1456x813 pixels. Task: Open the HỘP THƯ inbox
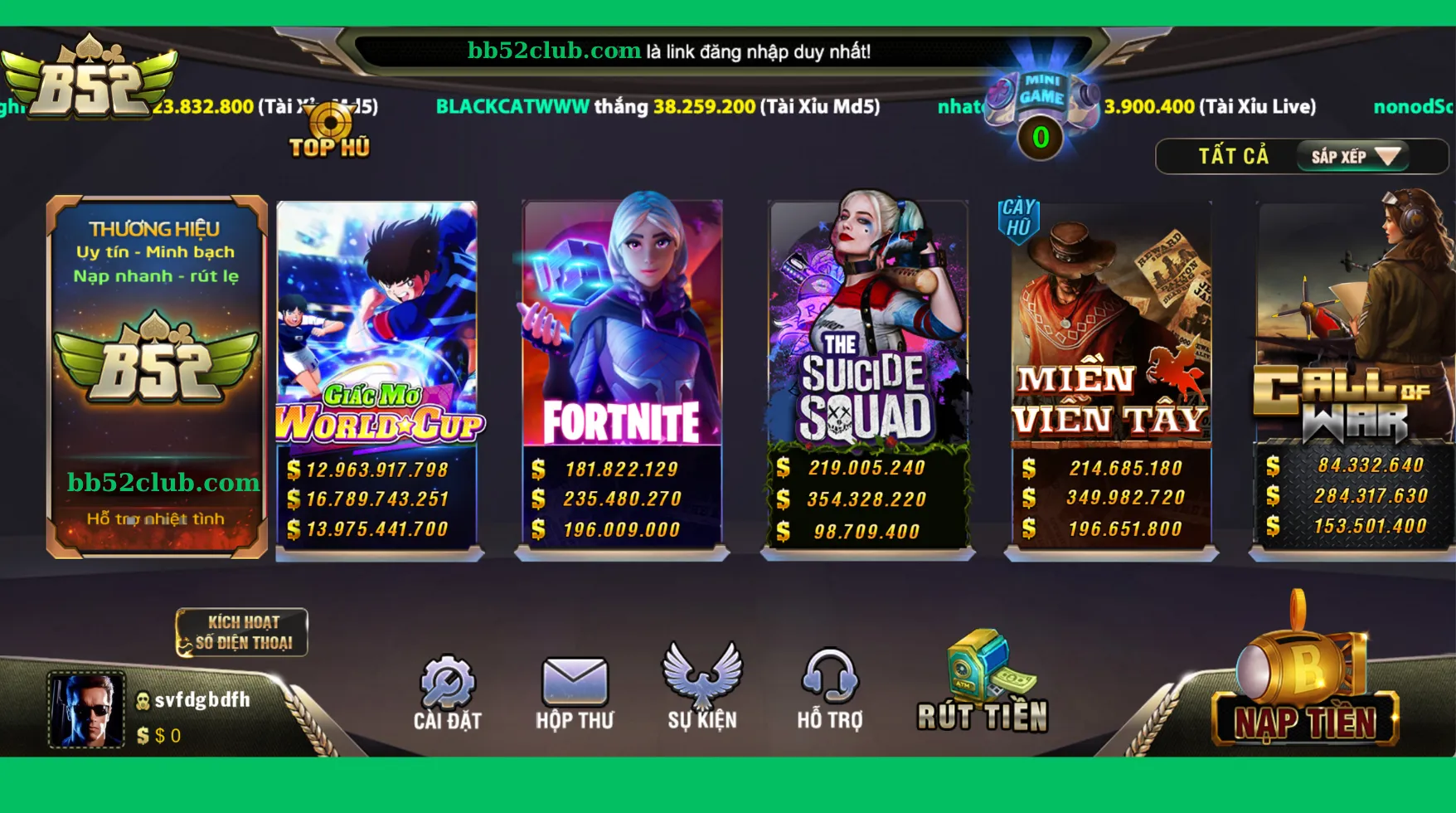(x=575, y=689)
